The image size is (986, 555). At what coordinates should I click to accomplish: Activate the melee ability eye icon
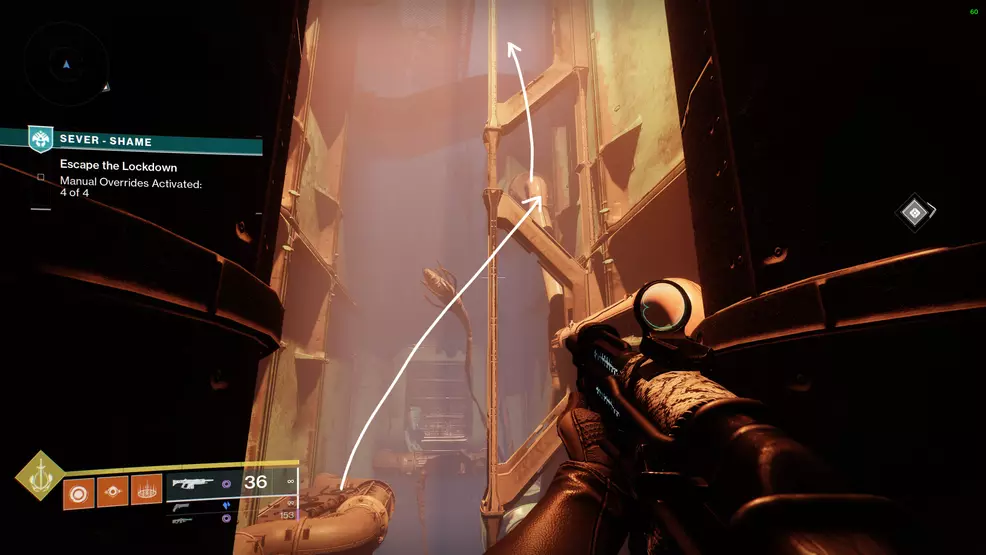pos(113,492)
